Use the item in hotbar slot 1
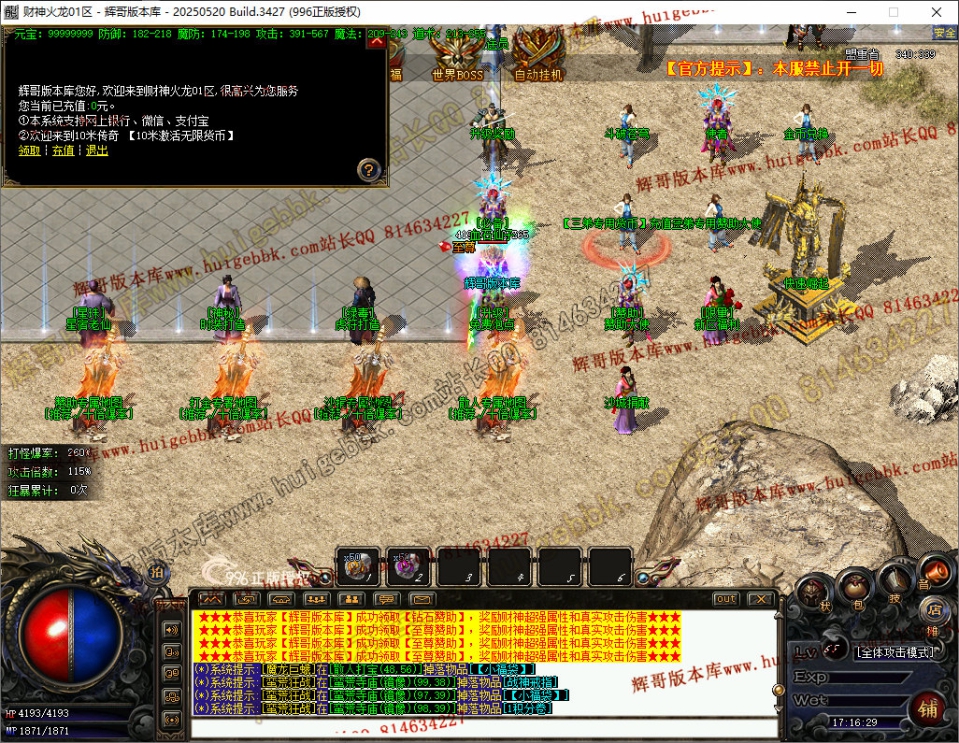Image resolution: width=959 pixels, height=743 pixels. 357,568
